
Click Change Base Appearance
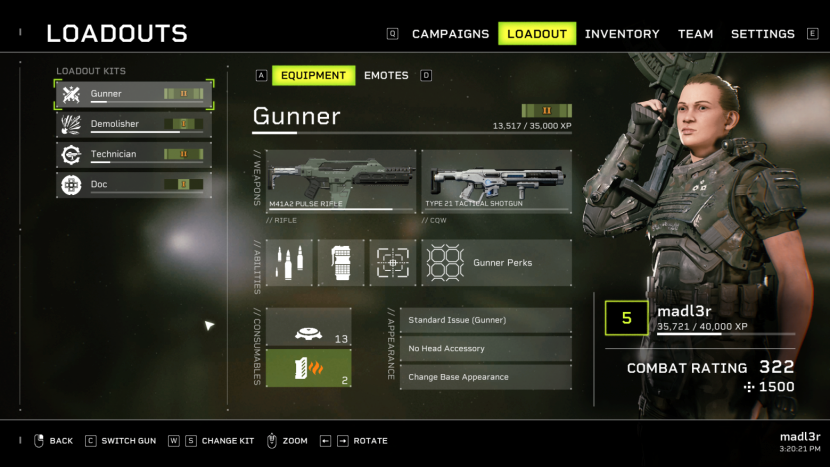[x=486, y=377]
